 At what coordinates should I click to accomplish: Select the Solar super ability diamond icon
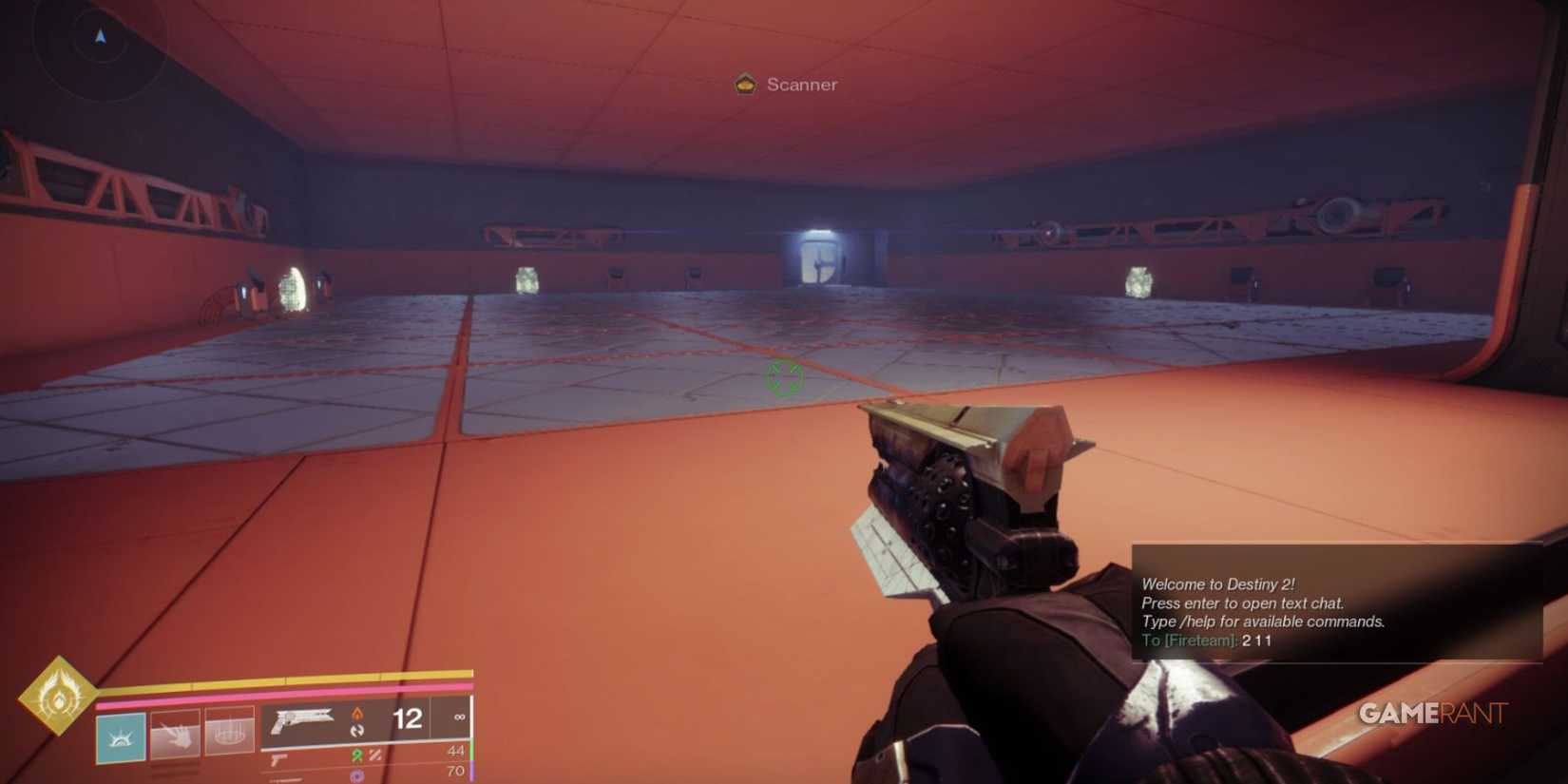coord(57,698)
